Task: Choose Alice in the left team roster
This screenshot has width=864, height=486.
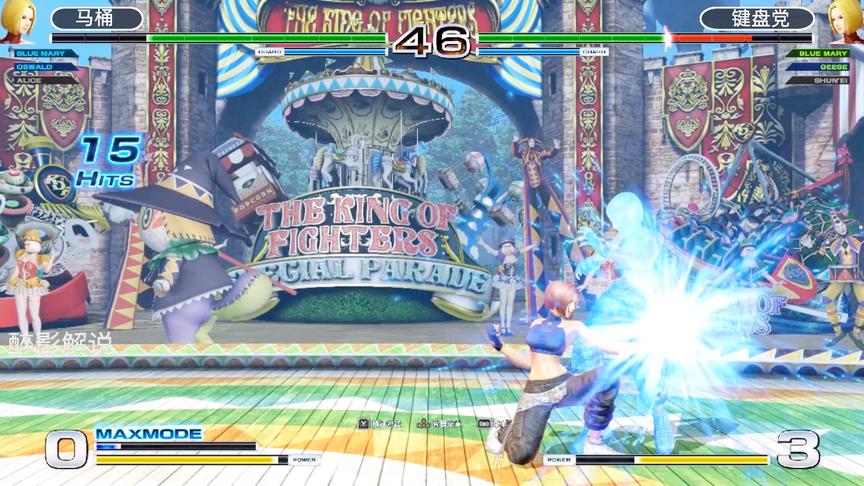Action: (x=30, y=78)
